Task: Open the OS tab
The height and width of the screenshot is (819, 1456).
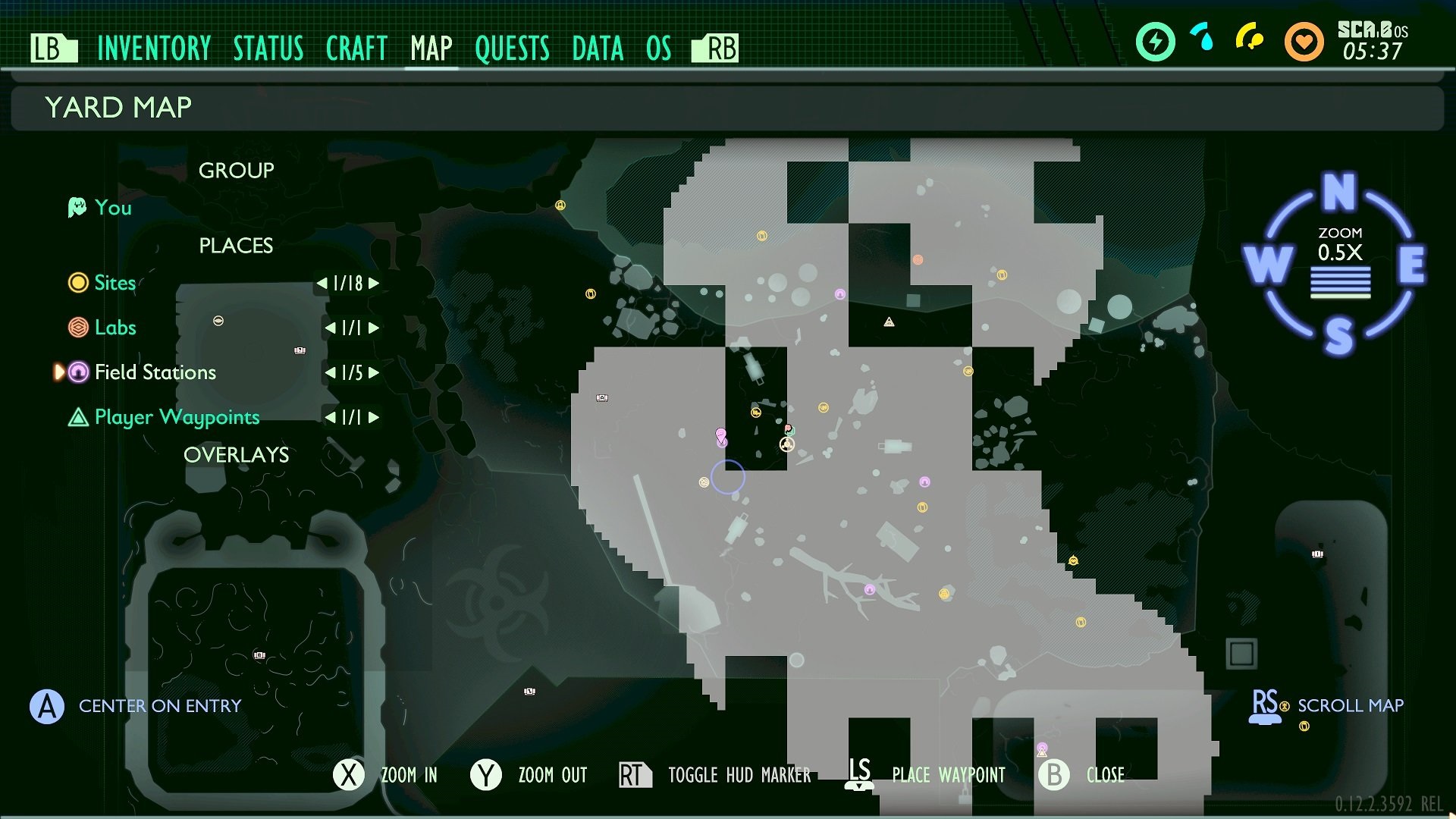Action: 658,49
